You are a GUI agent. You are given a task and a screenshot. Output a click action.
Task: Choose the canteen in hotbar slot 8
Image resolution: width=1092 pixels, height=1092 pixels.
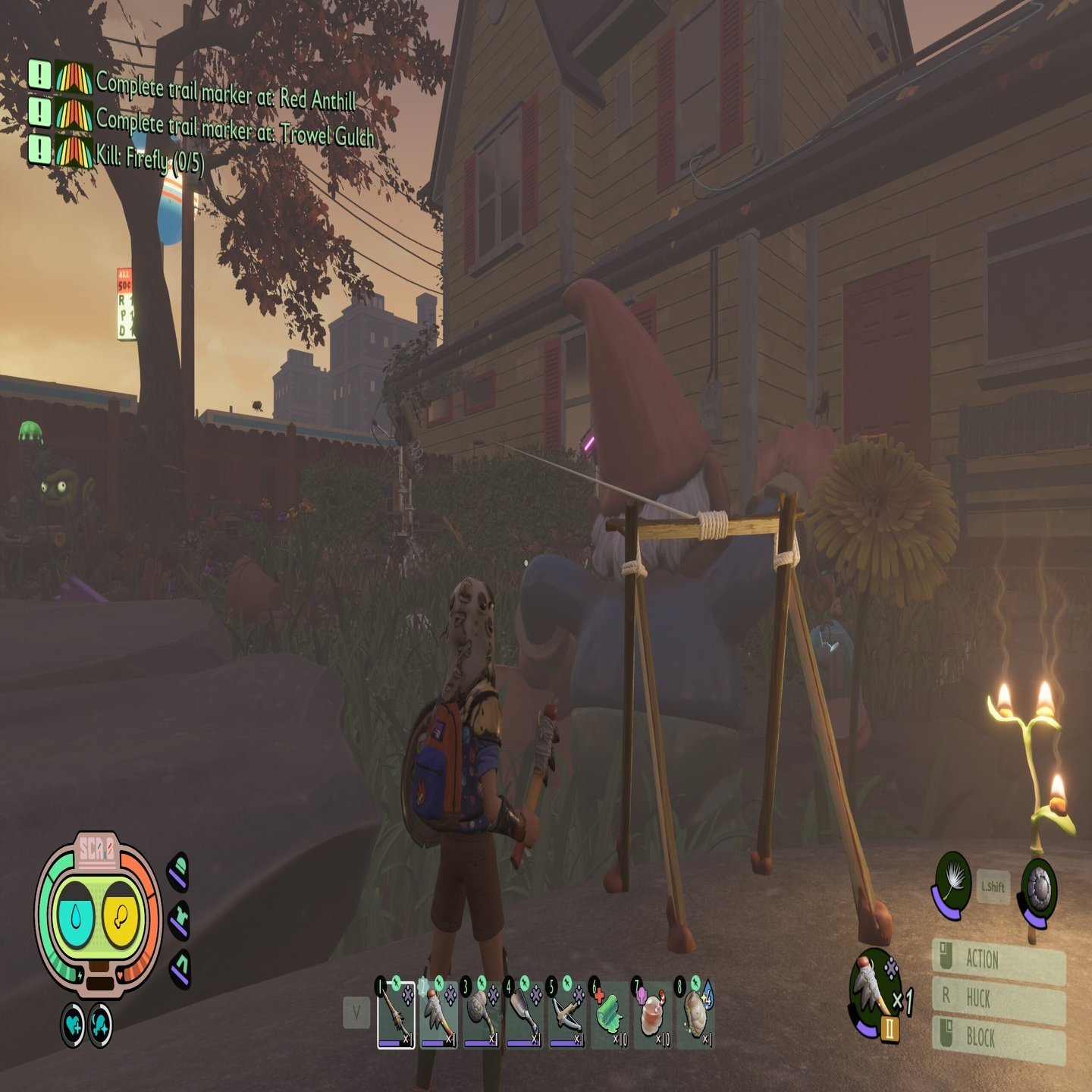tap(695, 1012)
